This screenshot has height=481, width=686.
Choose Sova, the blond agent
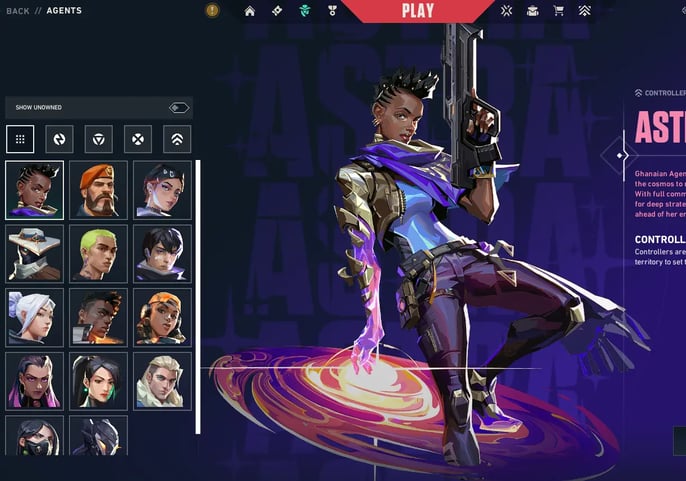162,380
